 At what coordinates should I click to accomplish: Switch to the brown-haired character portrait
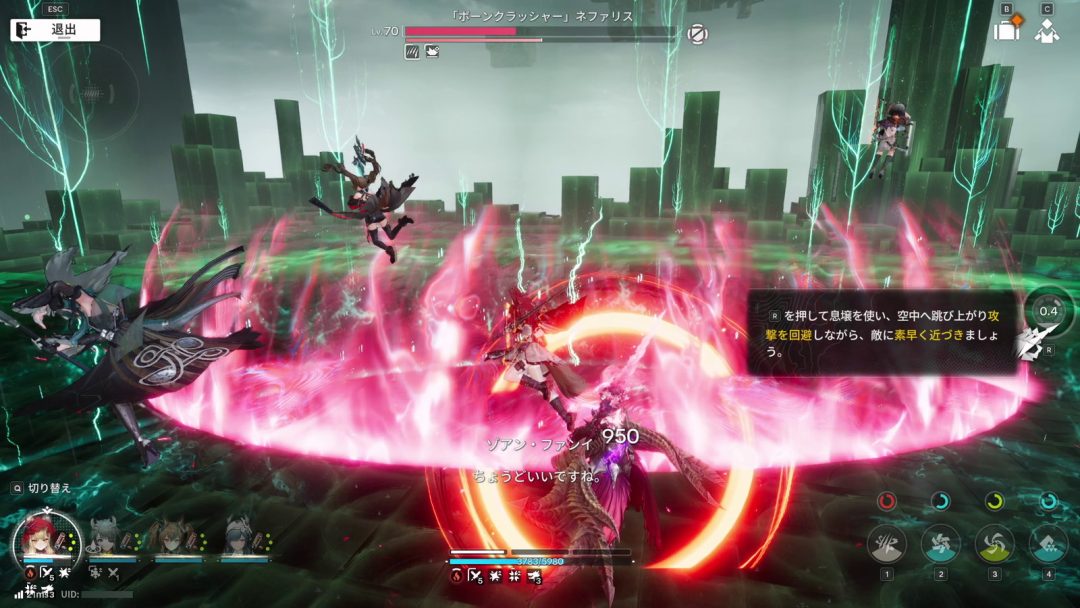(170, 538)
